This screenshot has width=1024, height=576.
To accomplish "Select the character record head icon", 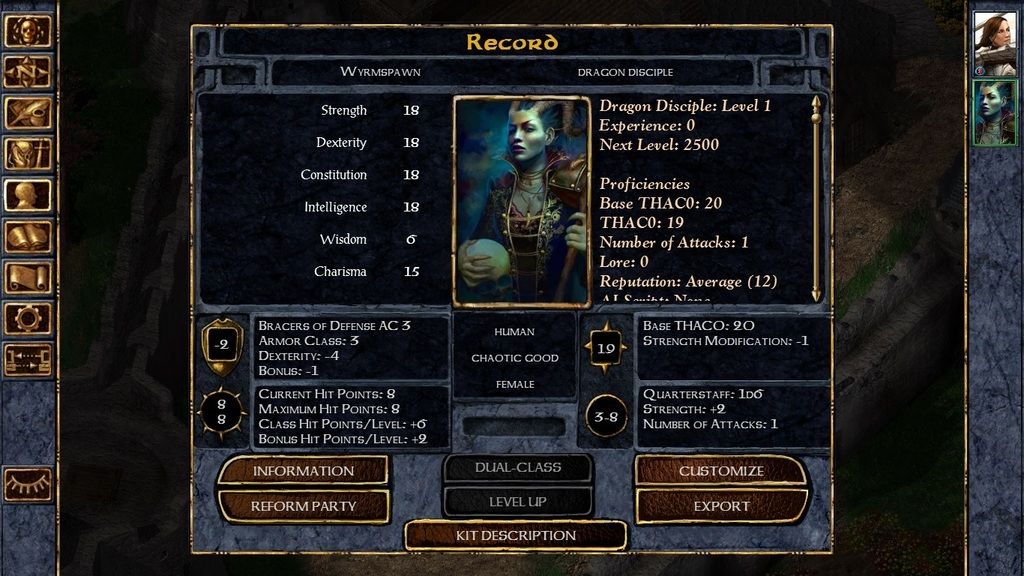I will tap(28, 195).
